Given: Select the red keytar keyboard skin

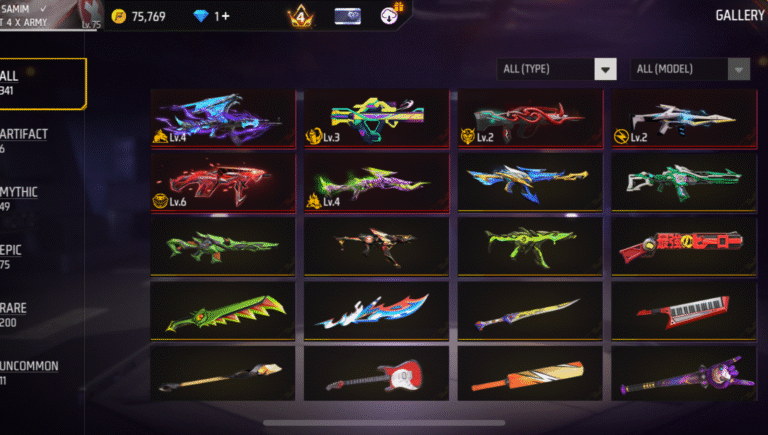Looking at the screenshot, I should click(686, 311).
